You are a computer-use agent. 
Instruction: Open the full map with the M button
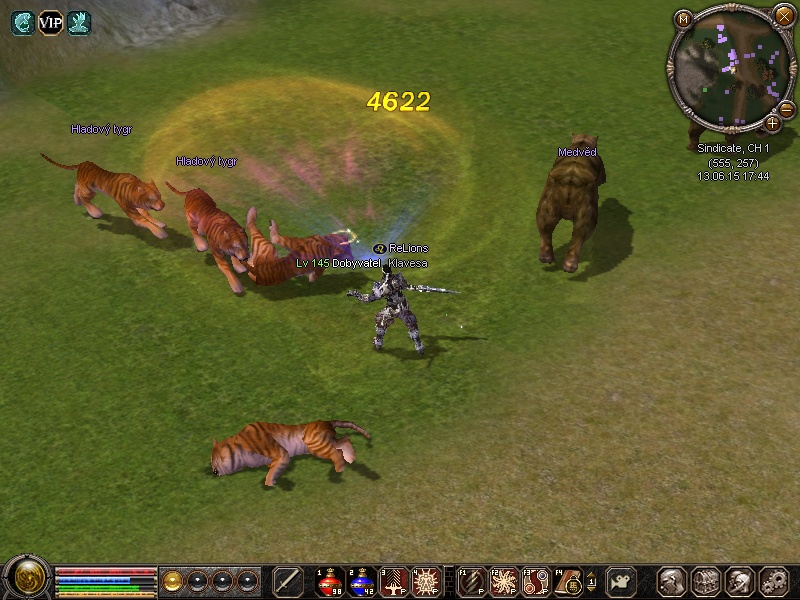pos(684,18)
